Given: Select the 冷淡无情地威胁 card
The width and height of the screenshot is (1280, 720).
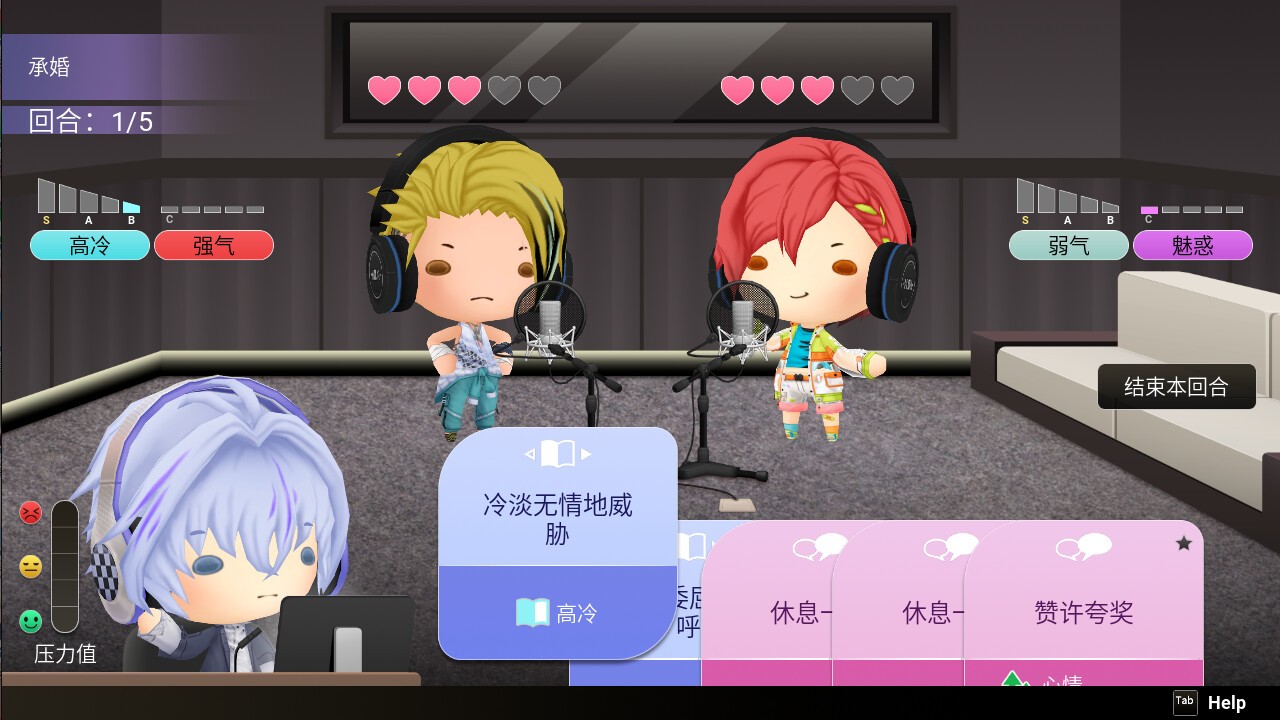Looking at the screenshot, I should pos(557,518).
